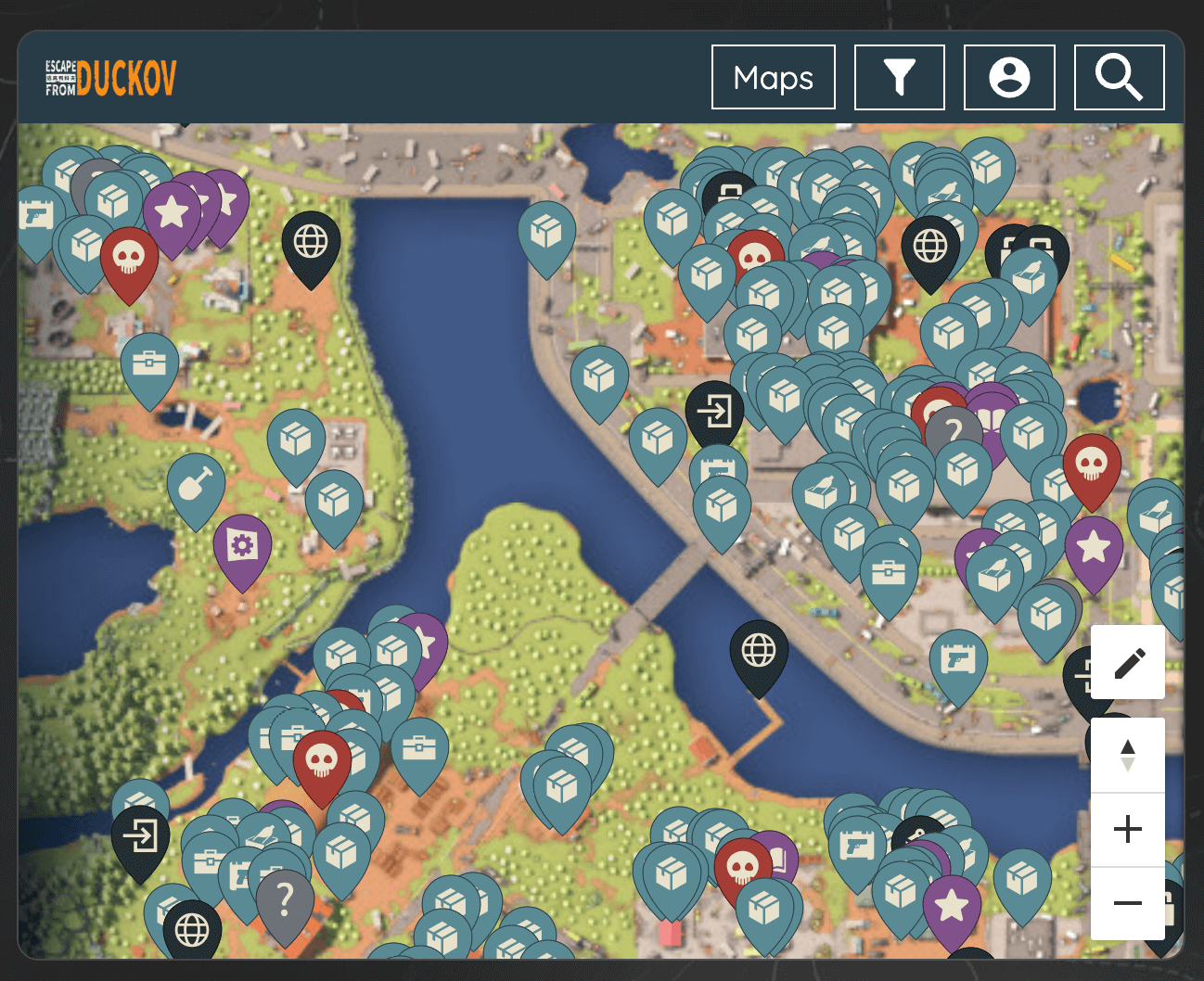
Task: Zoom out using the minus button
Action: point(1127,903)
